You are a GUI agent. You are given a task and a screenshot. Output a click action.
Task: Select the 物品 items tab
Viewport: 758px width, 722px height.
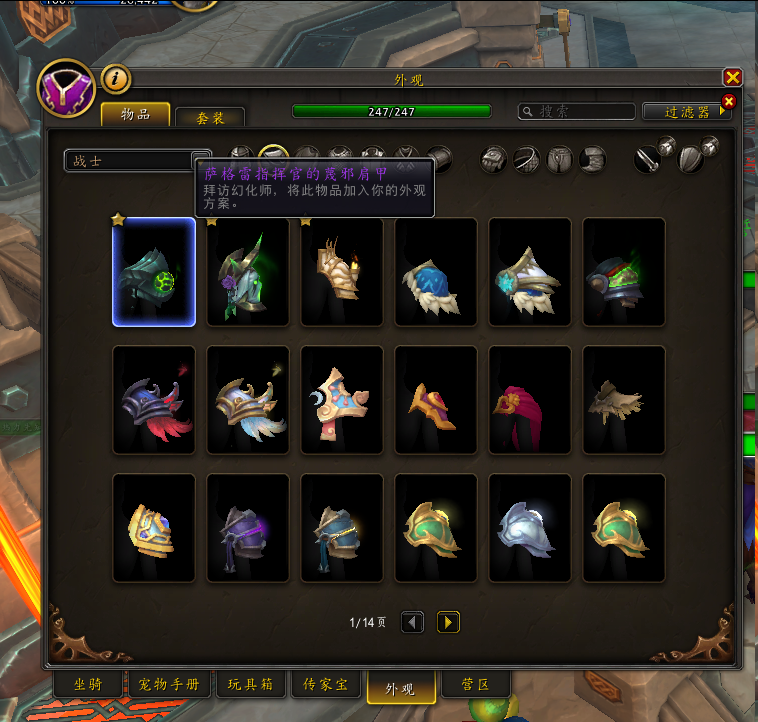[135, 115]
